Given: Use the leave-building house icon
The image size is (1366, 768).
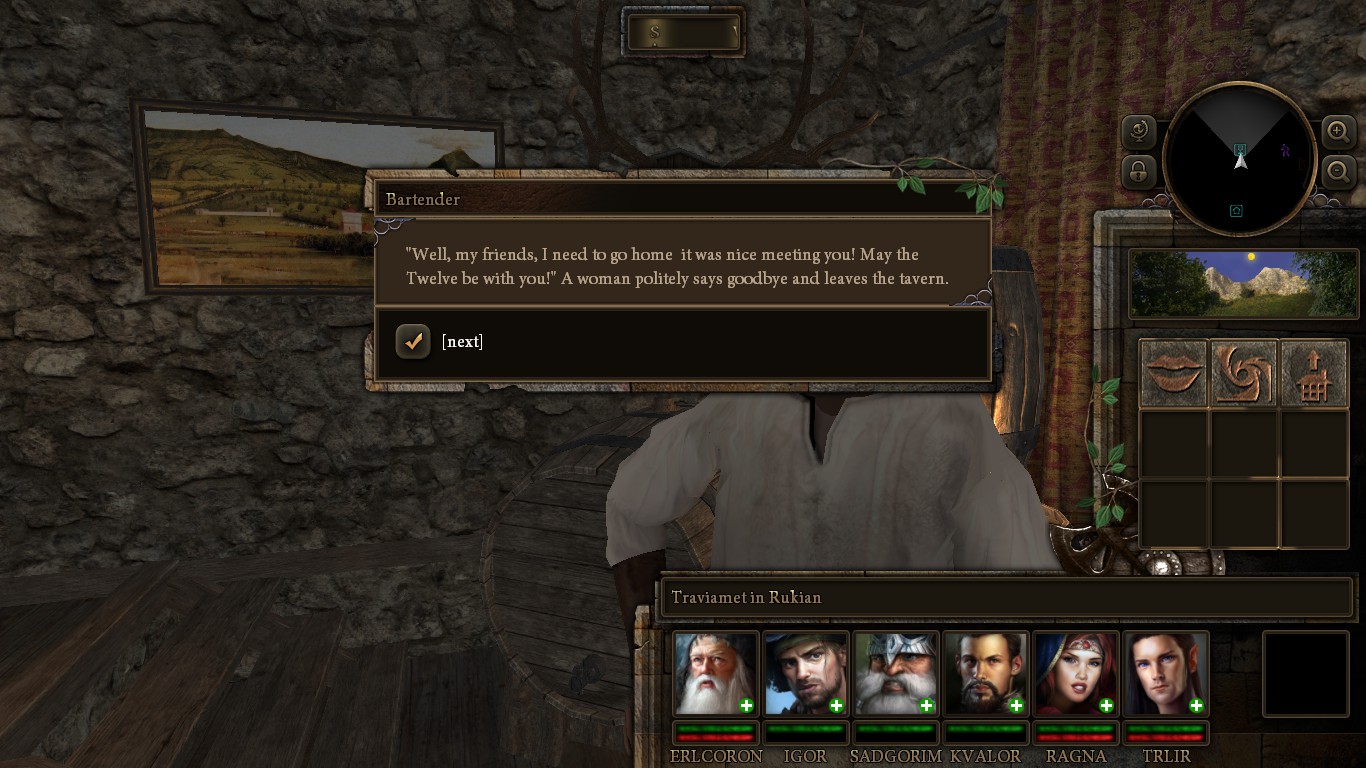Looking at the screenshot, I should coord(1313,373).
